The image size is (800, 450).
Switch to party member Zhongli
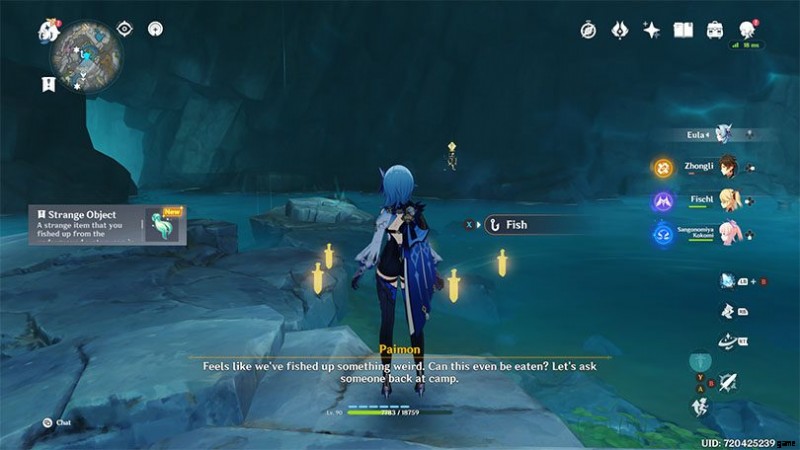pyautogui.click(x=728, y=167)
